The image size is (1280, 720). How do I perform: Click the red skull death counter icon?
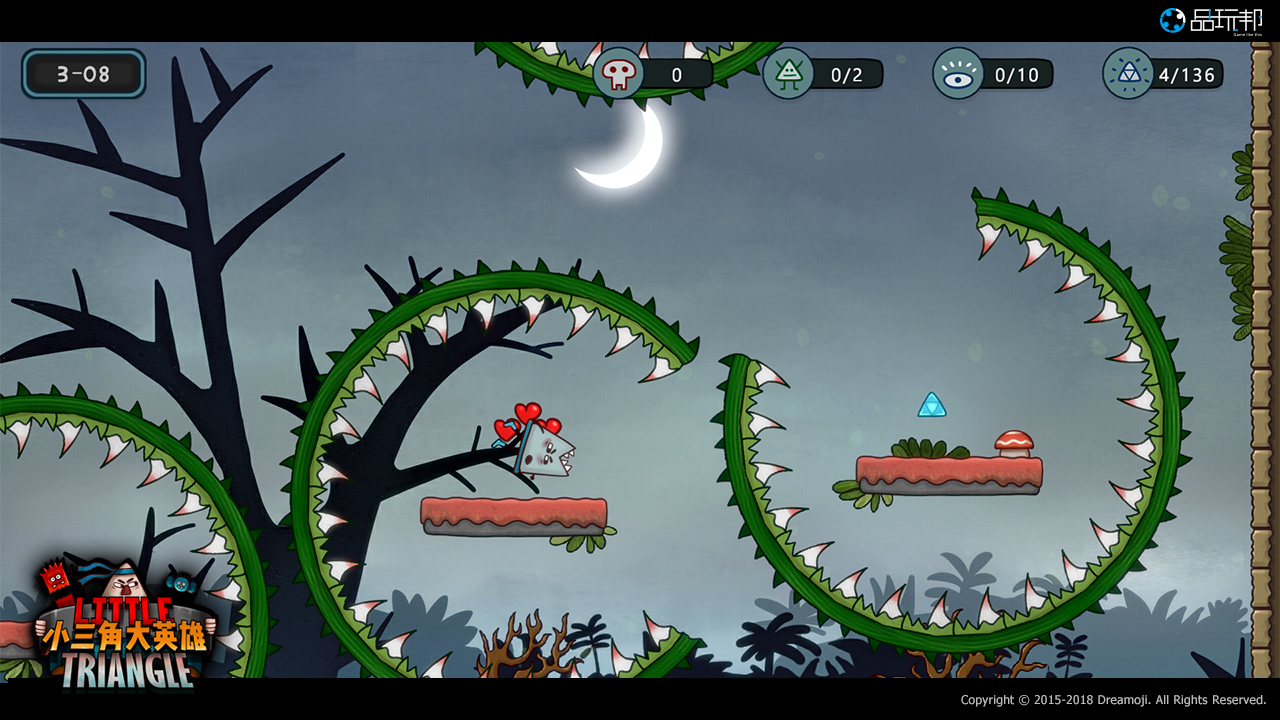click(x=619, y=74)
